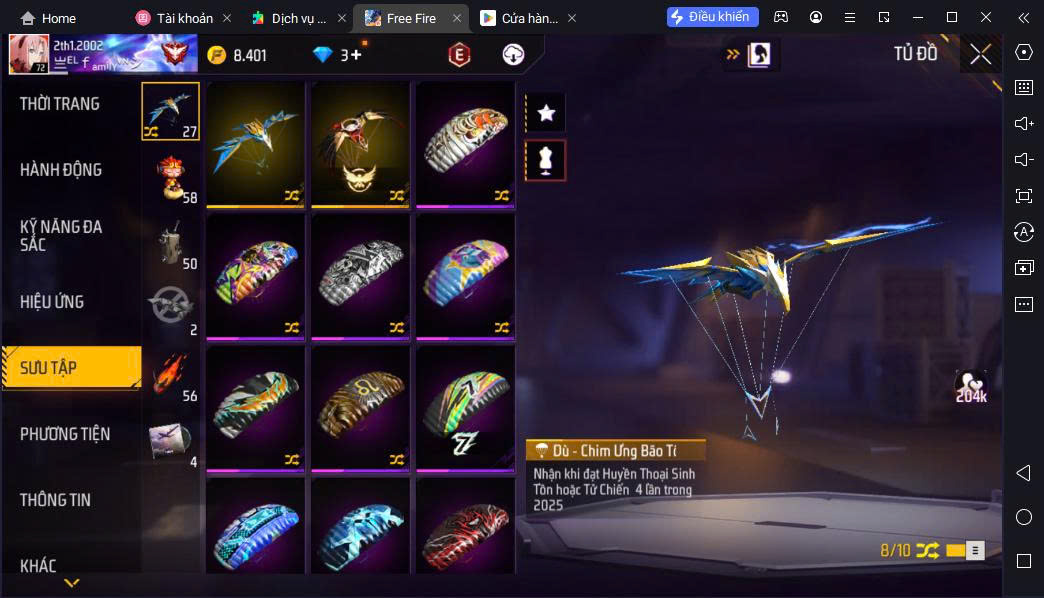The width and height of the screenshot is (1044, 598).
Task: Open the pet subcategory showing 58
Action: pos(171,178)
